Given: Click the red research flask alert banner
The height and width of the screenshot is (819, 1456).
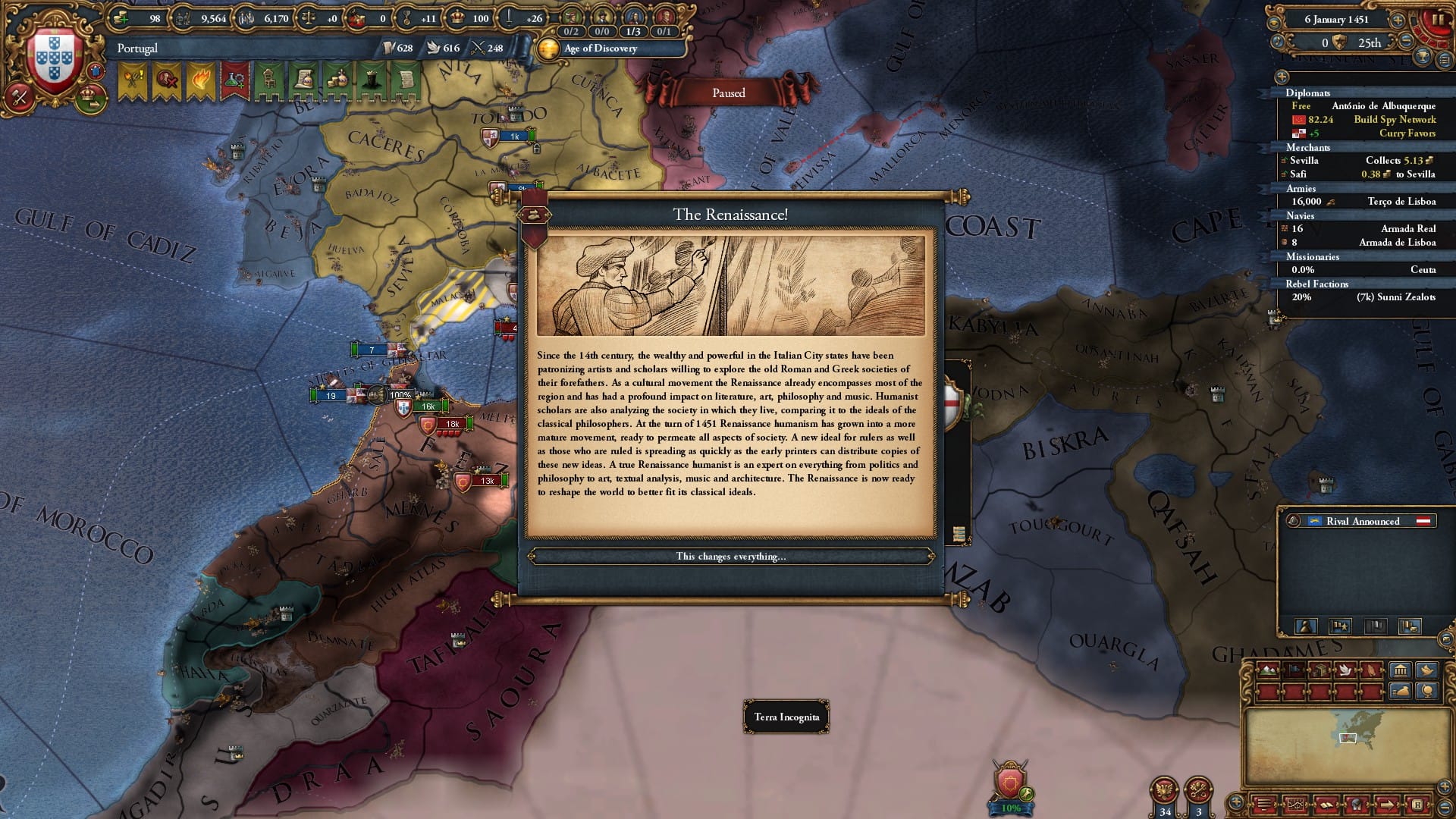Looking at the screenshot, I should click(234, 81).
